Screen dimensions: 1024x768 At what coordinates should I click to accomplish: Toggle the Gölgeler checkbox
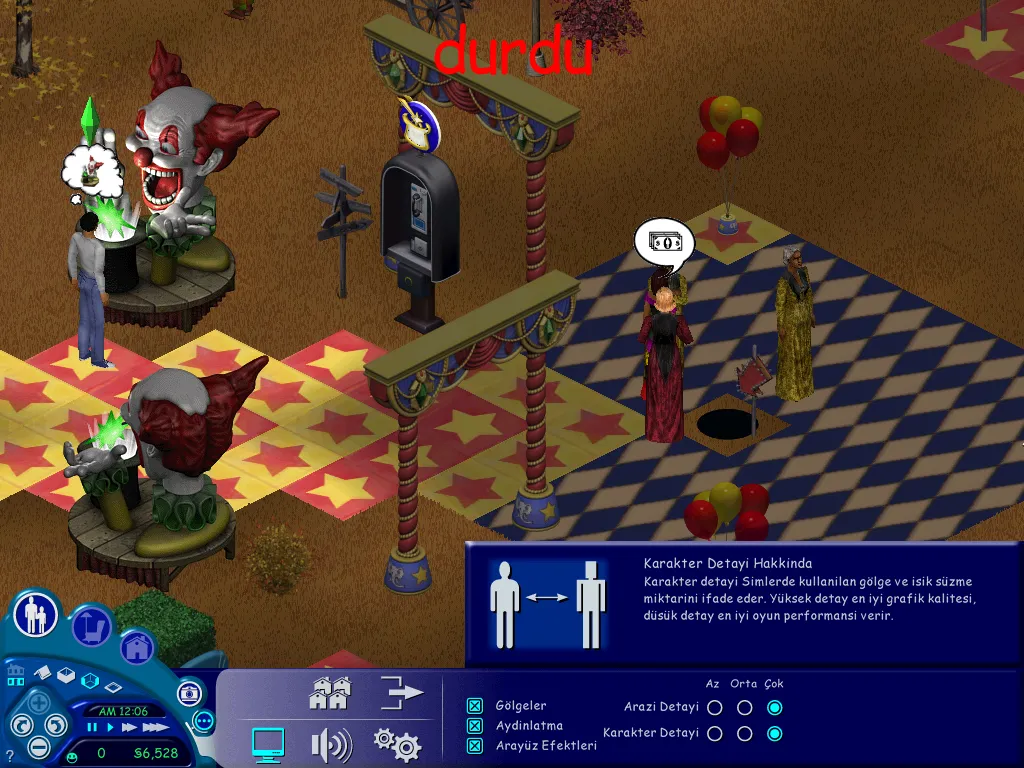pyautogui.click(x=475, y=706)
